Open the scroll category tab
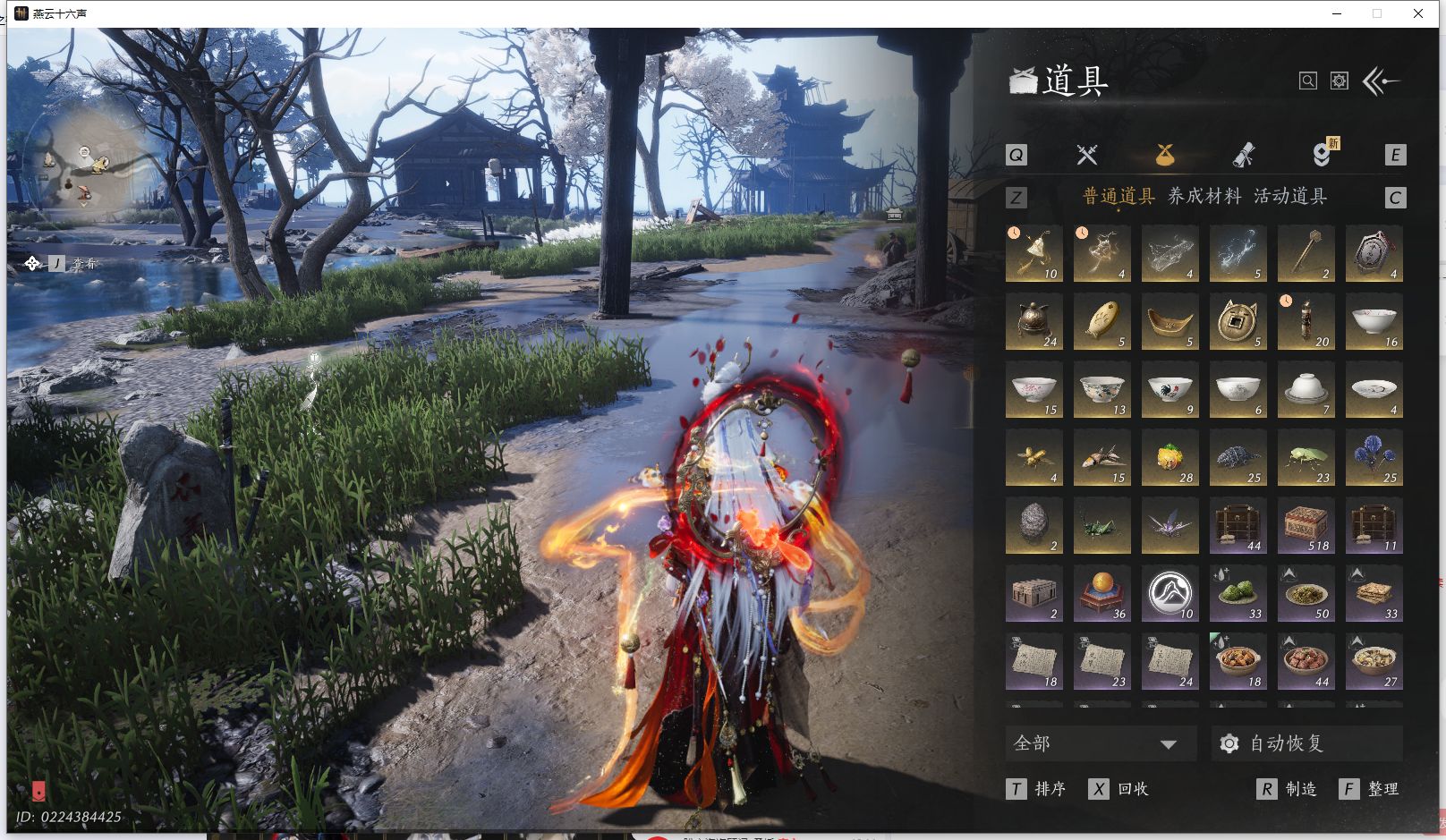Image resolution: width=1446 pixels, height=840 pixels. [x=1243, y=155]
